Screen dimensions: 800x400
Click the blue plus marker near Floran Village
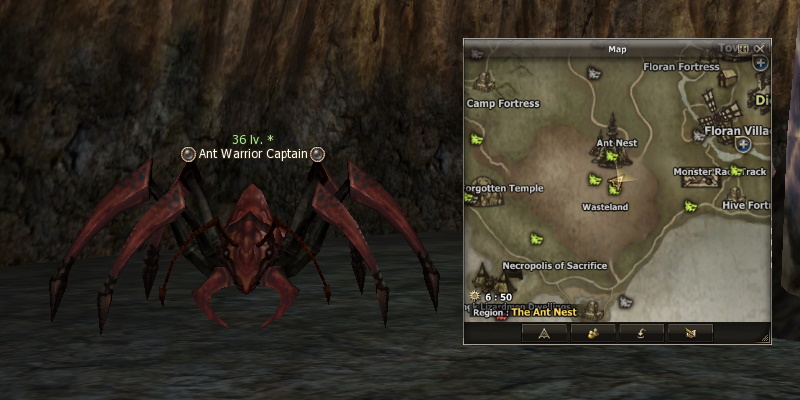[743, 145]
